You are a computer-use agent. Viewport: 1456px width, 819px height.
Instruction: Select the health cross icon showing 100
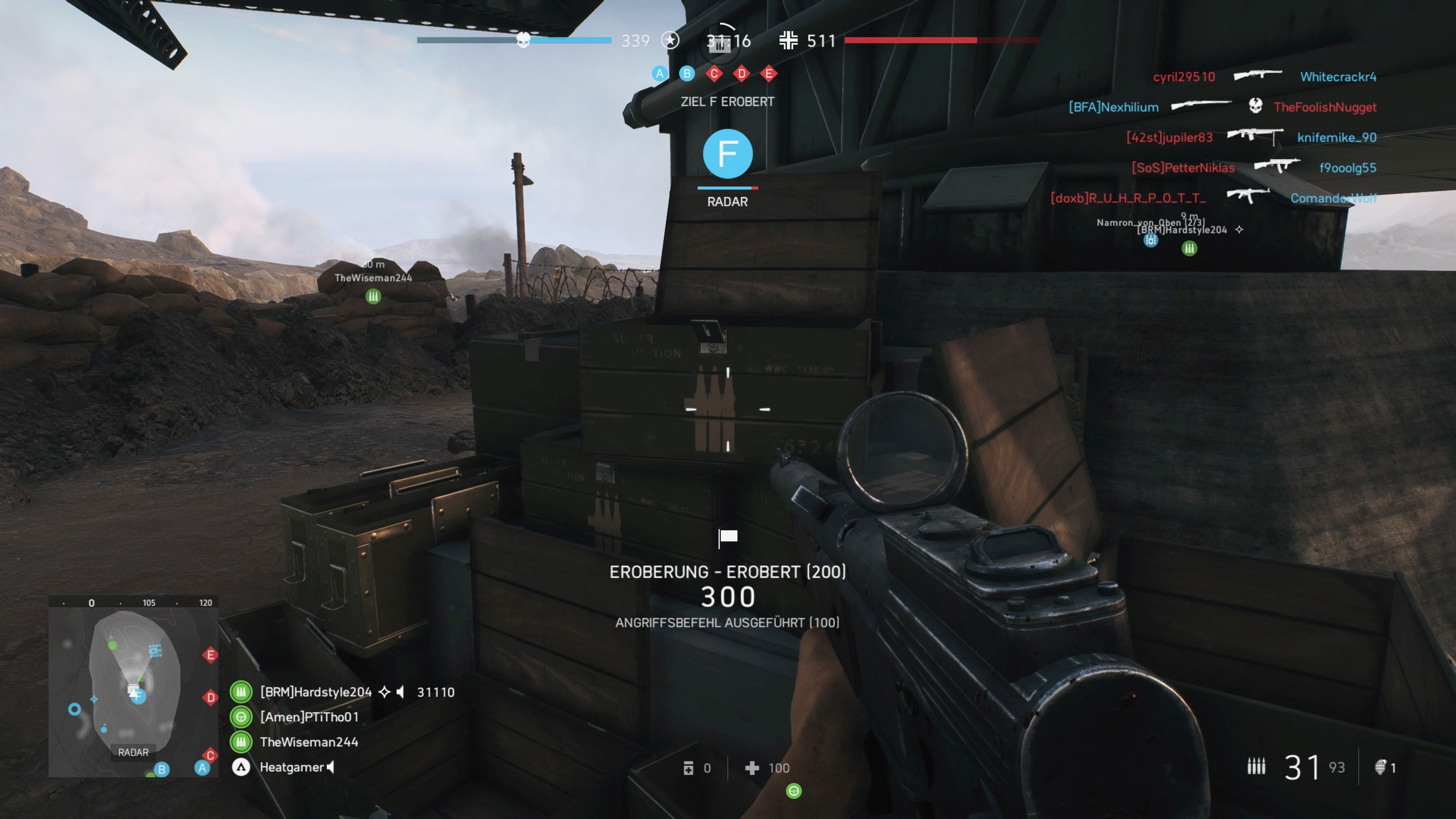pos(752,769)
